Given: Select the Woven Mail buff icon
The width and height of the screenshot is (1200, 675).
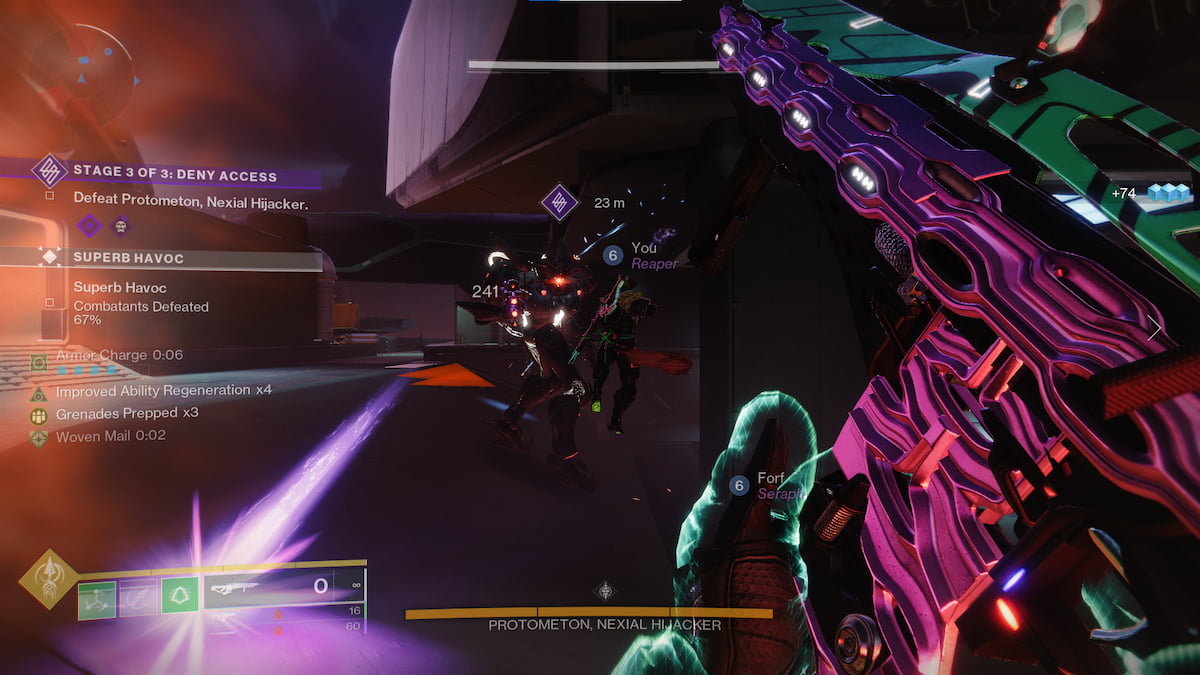Looking at the screenshot, I should point(39,437).
